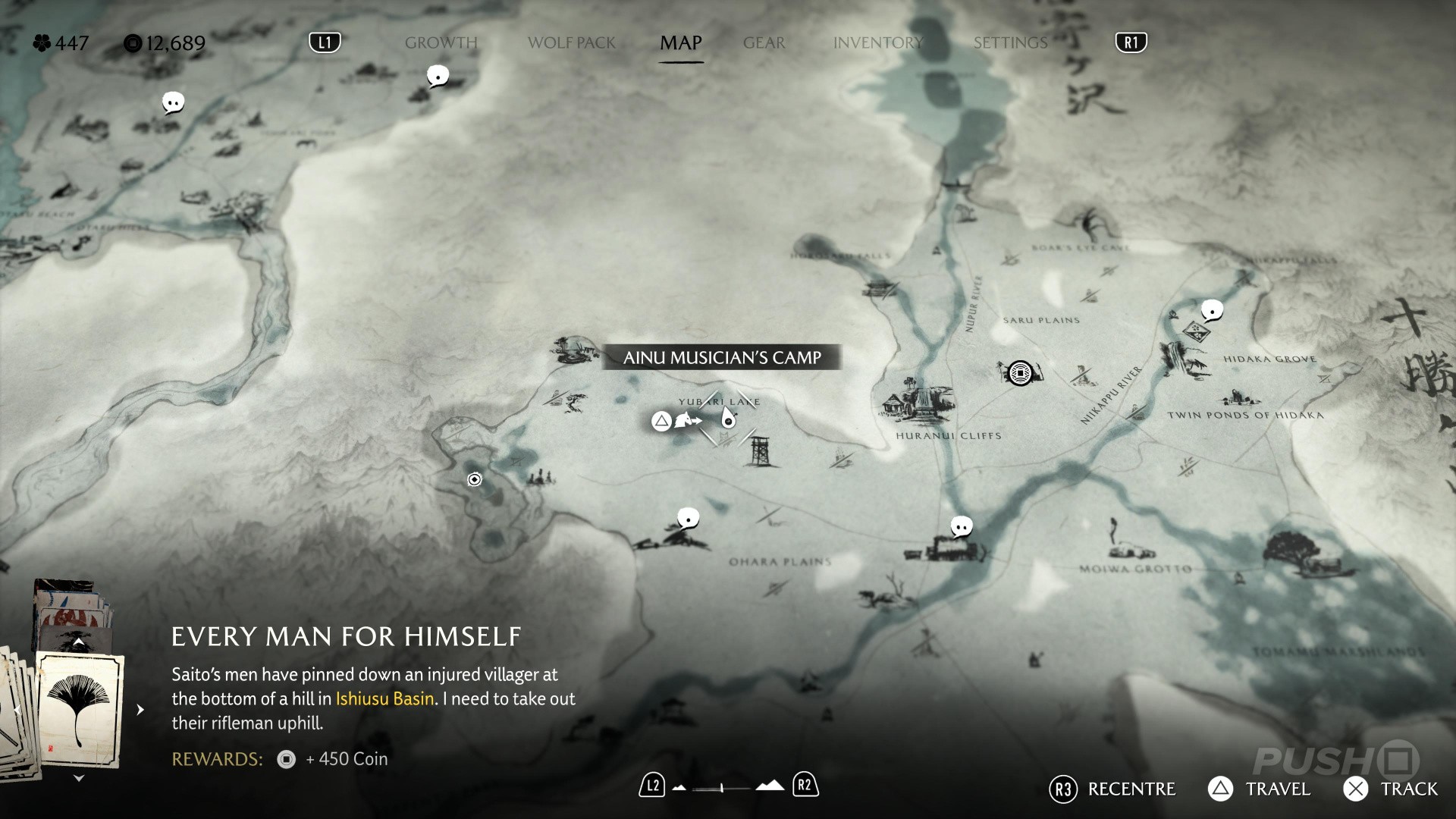
Task: Select the diamond-shaped marker by Hidaka Grove
Action: (x=1195, y=331)
